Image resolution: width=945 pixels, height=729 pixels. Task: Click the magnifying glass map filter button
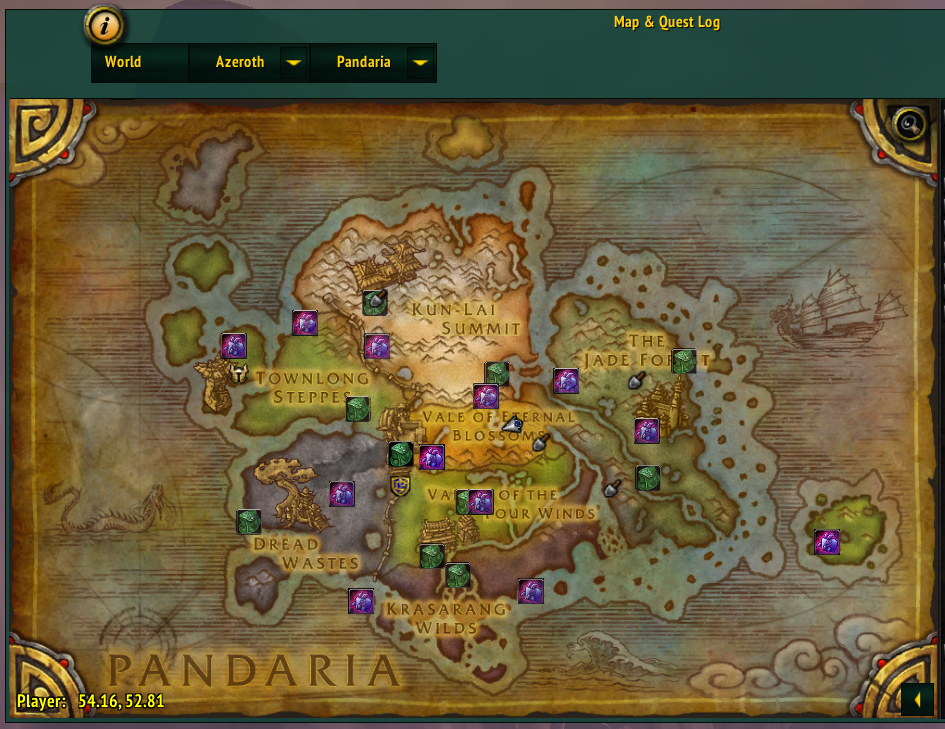click(x=909, y=124)
